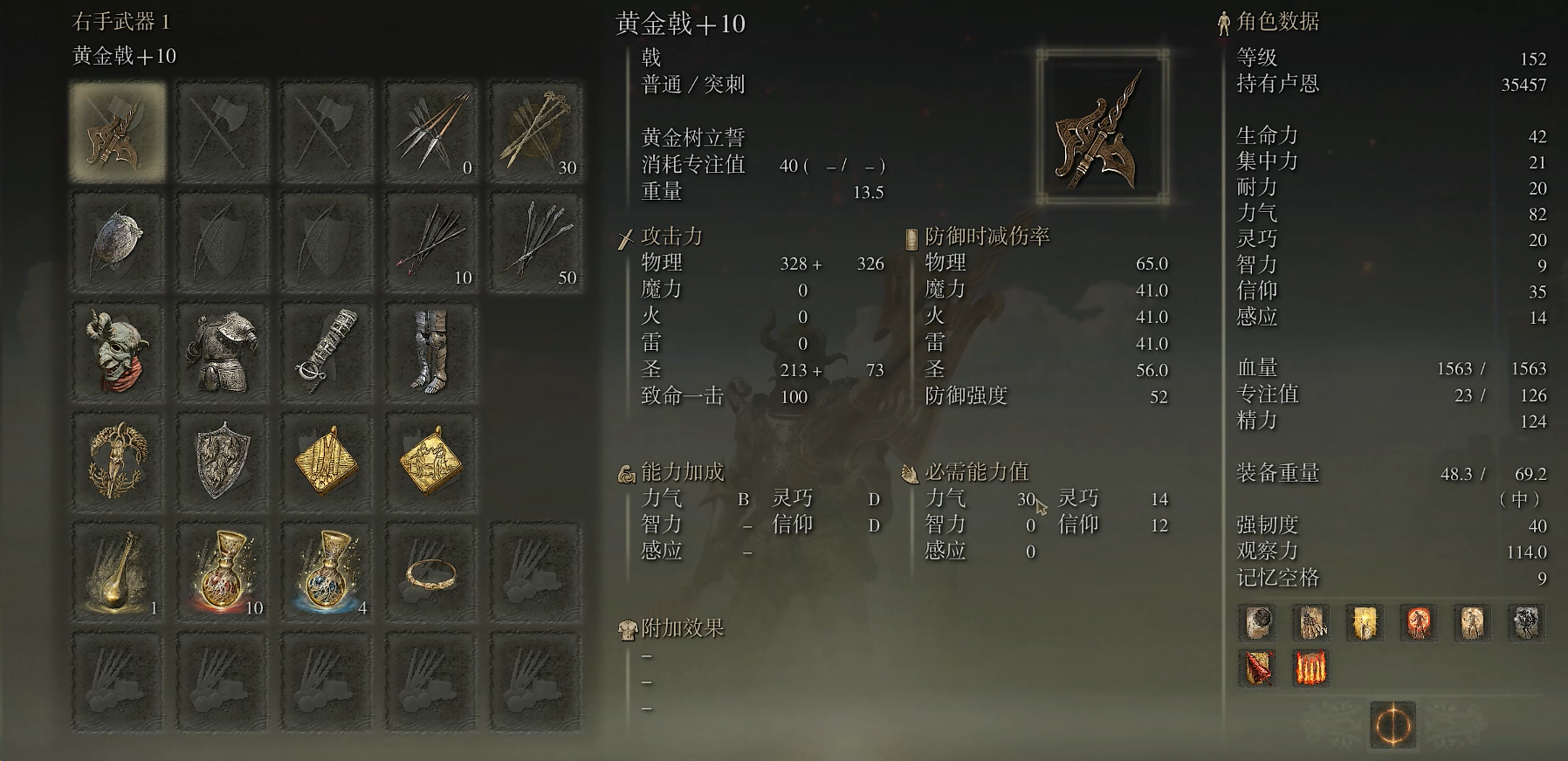Click the flame effect status icon
Image resolution: width=1568 pixels, height=761 pixels.
pyautogui.click(x=1311, y=668)
